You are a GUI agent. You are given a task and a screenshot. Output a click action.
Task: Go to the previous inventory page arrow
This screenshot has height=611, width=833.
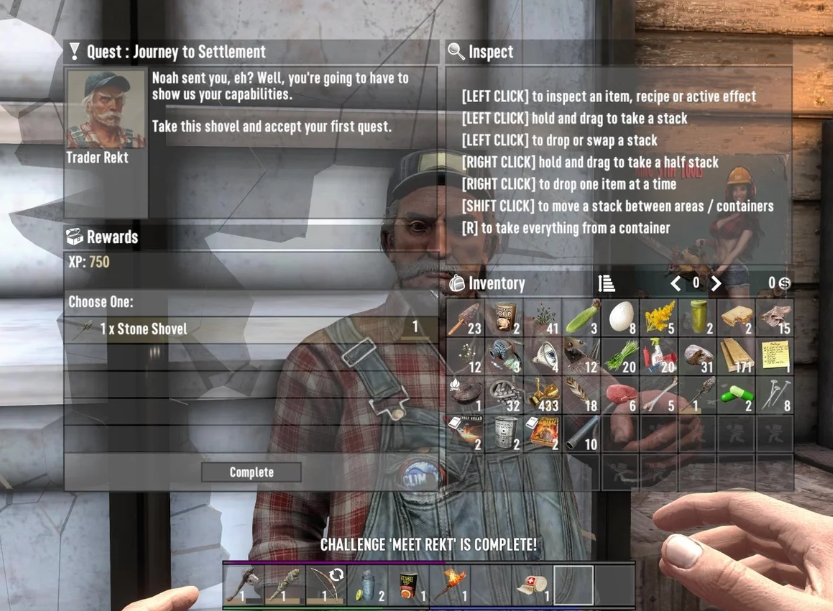point(676,283)
